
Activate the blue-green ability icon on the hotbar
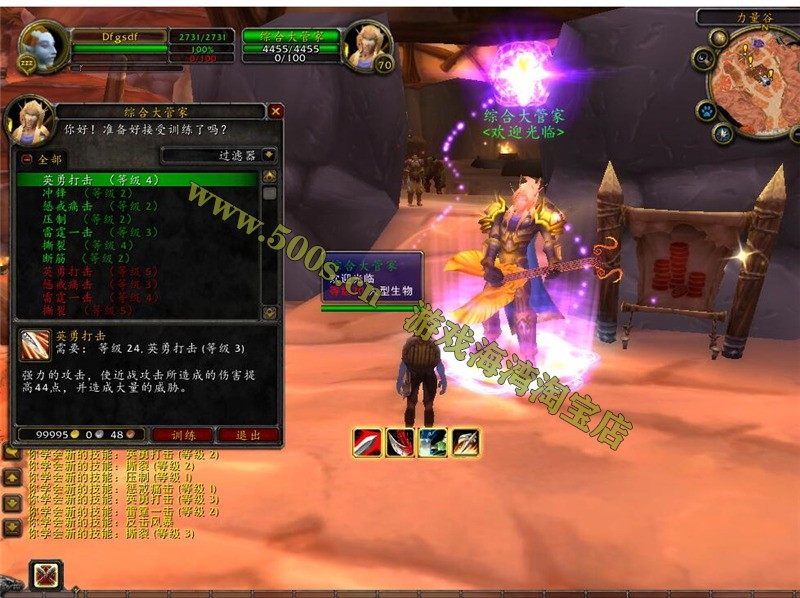[x=433, y=442]
